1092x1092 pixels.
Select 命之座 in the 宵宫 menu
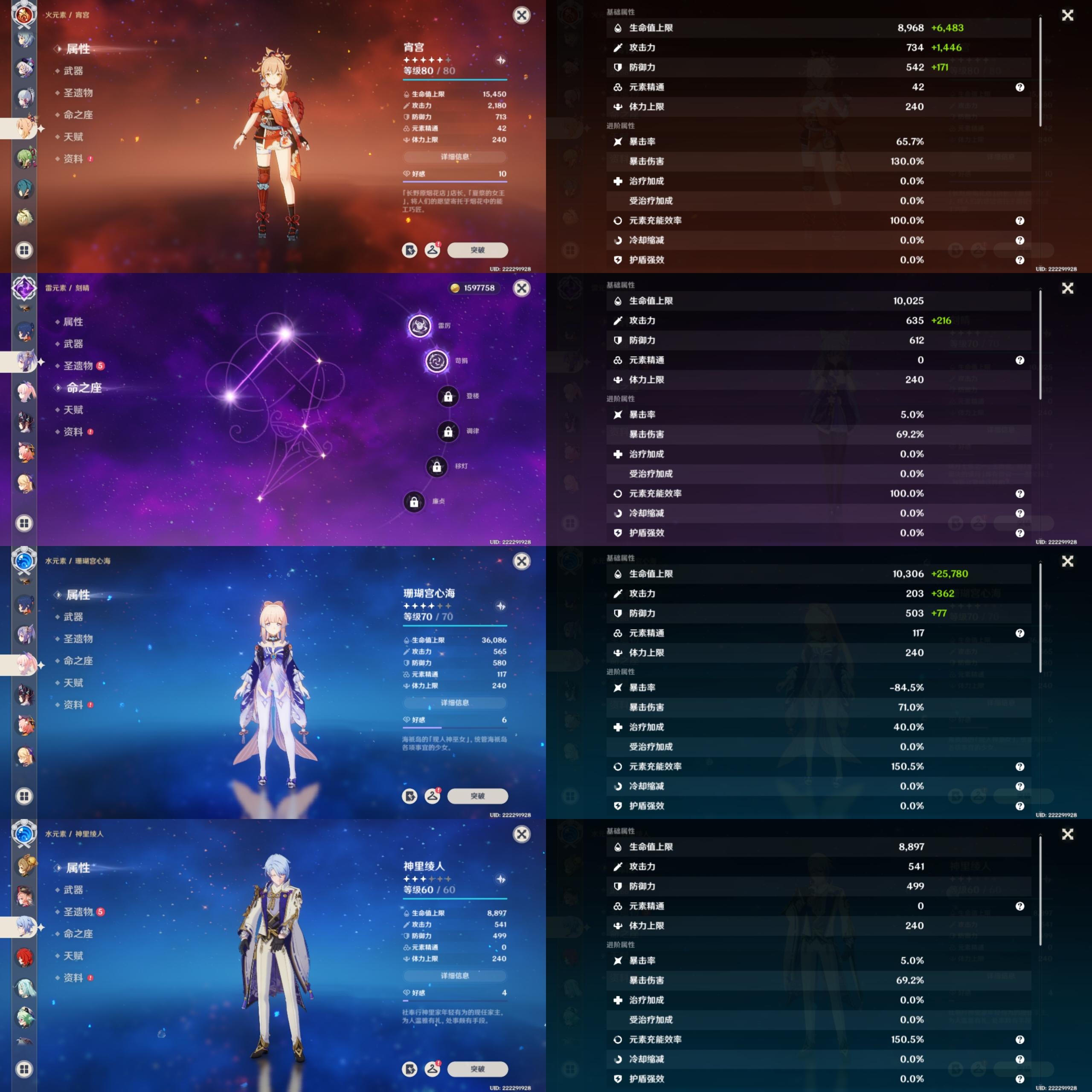click(78, 115)
